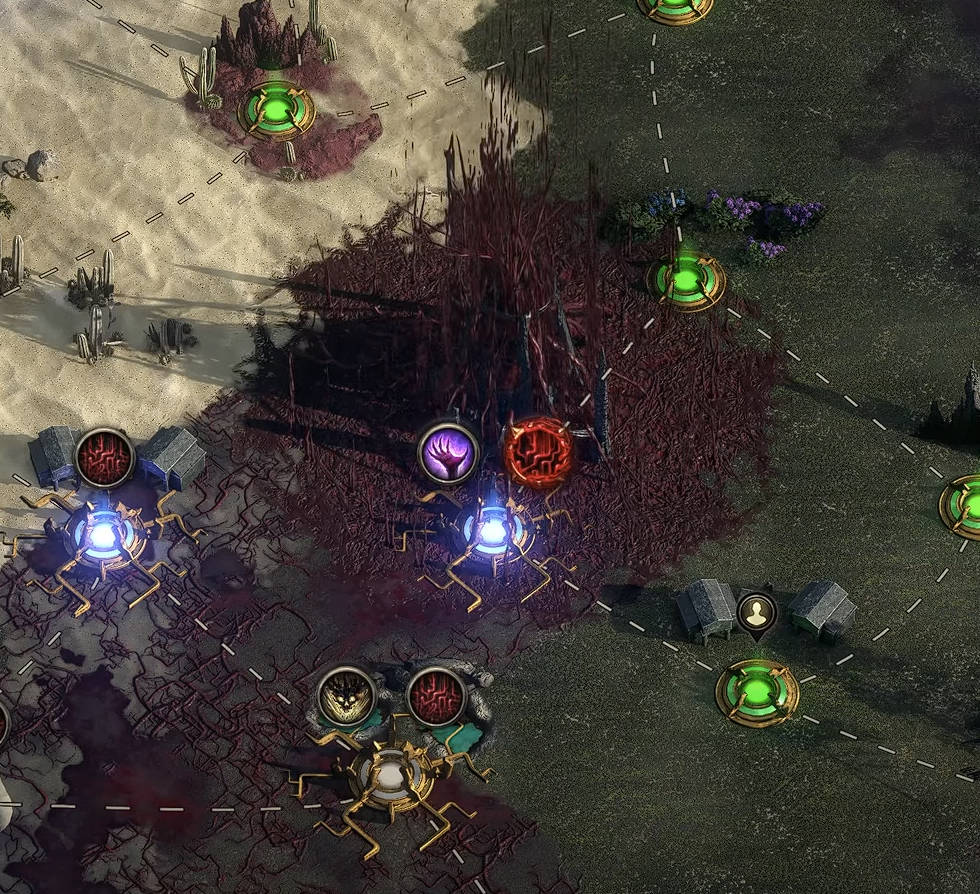Click the horned beast skull icon
This screenshot has height=894, width=980.
(x=347, y=696)
